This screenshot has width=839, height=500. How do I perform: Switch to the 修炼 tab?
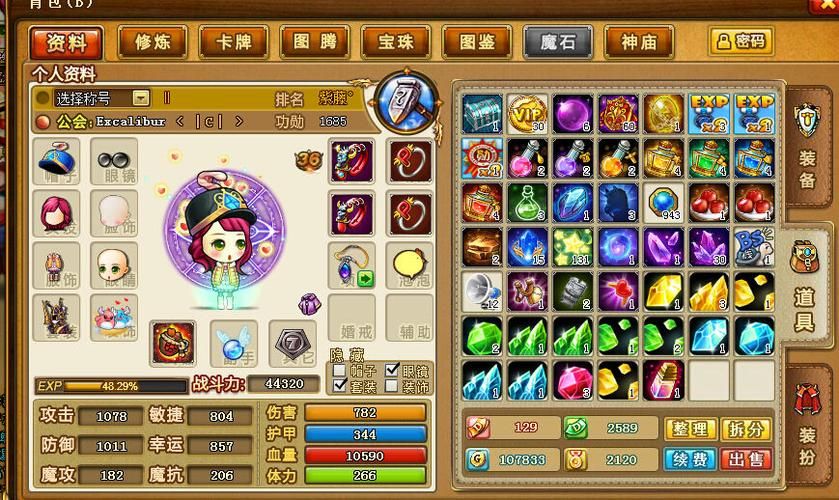point(152,42)
